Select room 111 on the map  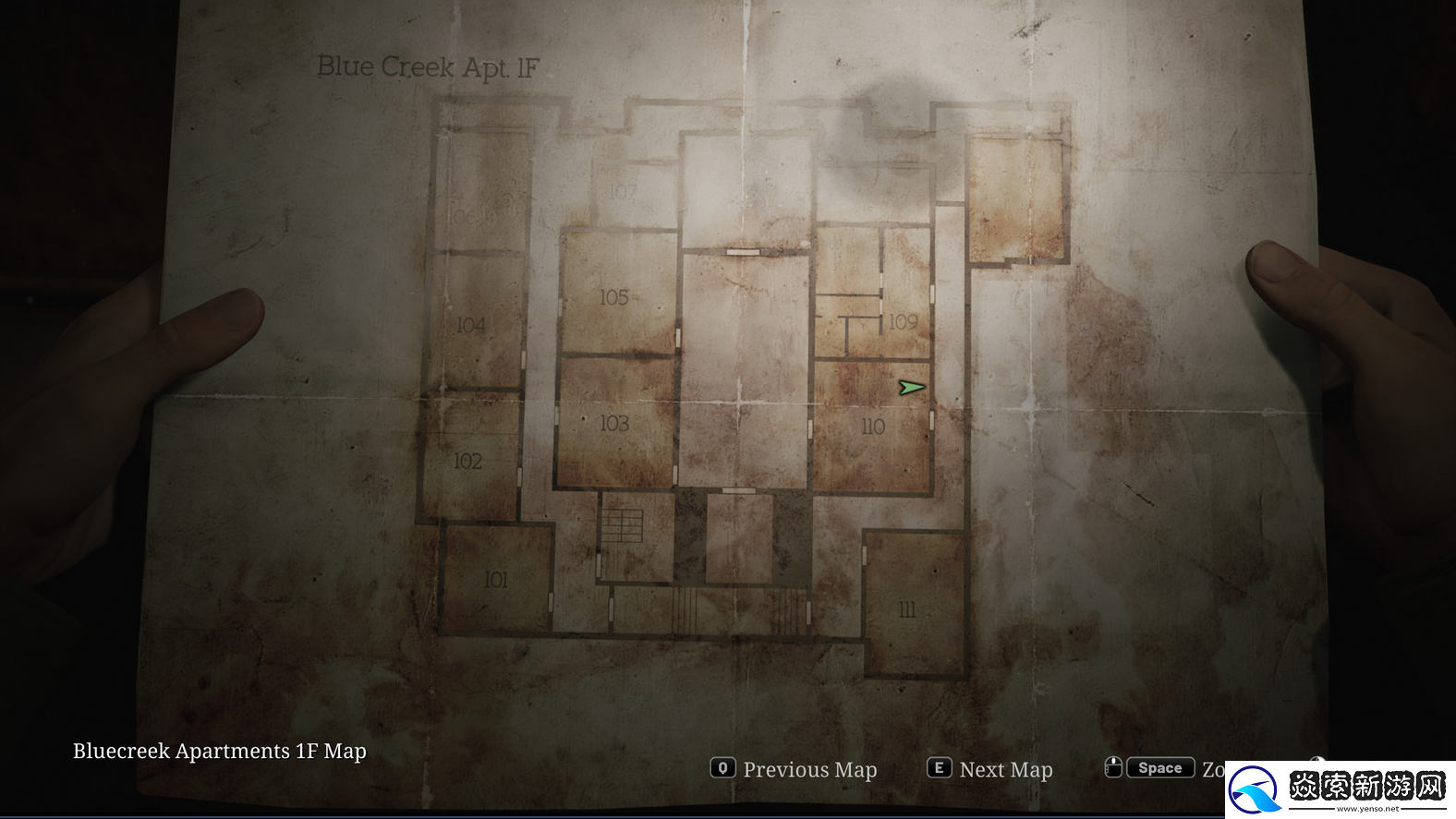click(x=907, y=609)
